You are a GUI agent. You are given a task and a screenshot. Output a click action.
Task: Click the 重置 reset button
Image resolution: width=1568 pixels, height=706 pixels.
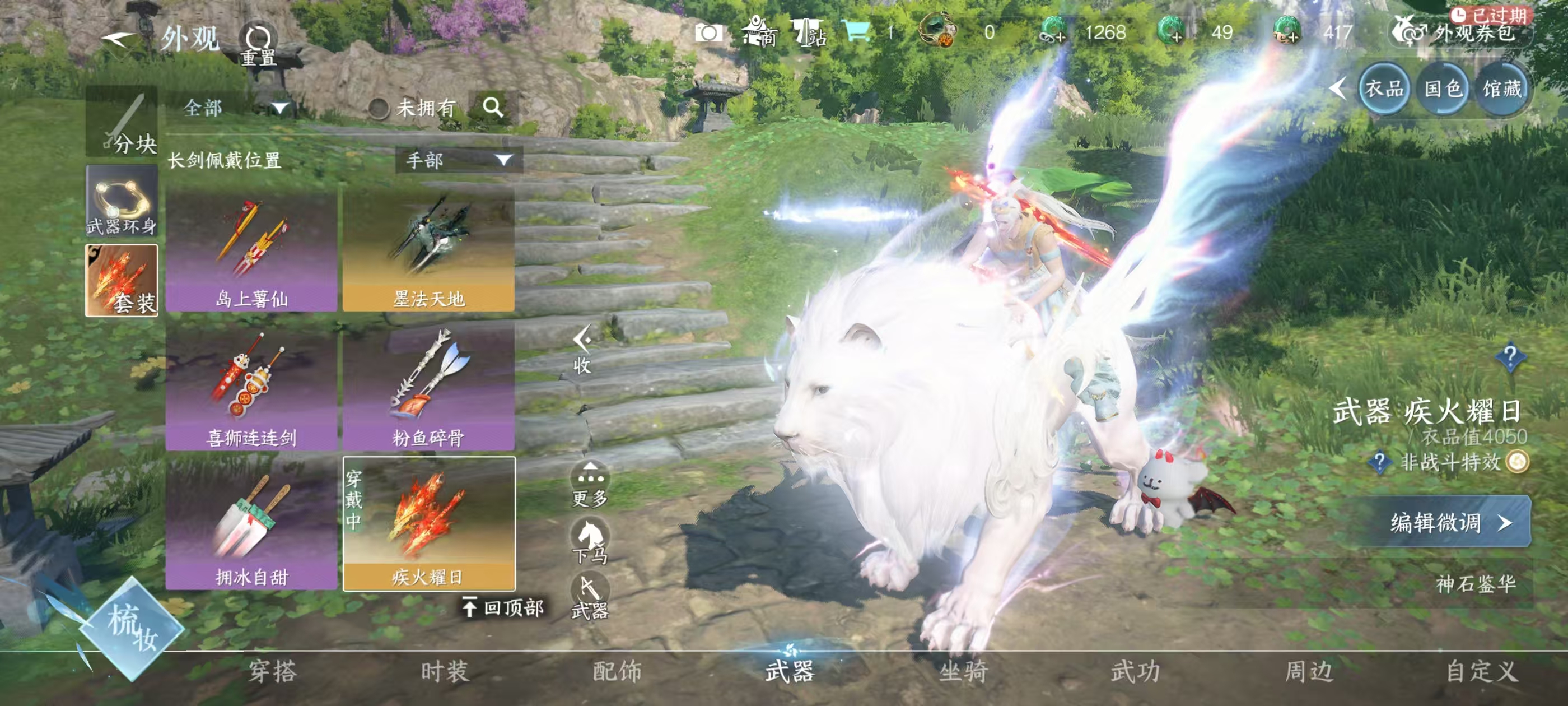coord(259,44)
